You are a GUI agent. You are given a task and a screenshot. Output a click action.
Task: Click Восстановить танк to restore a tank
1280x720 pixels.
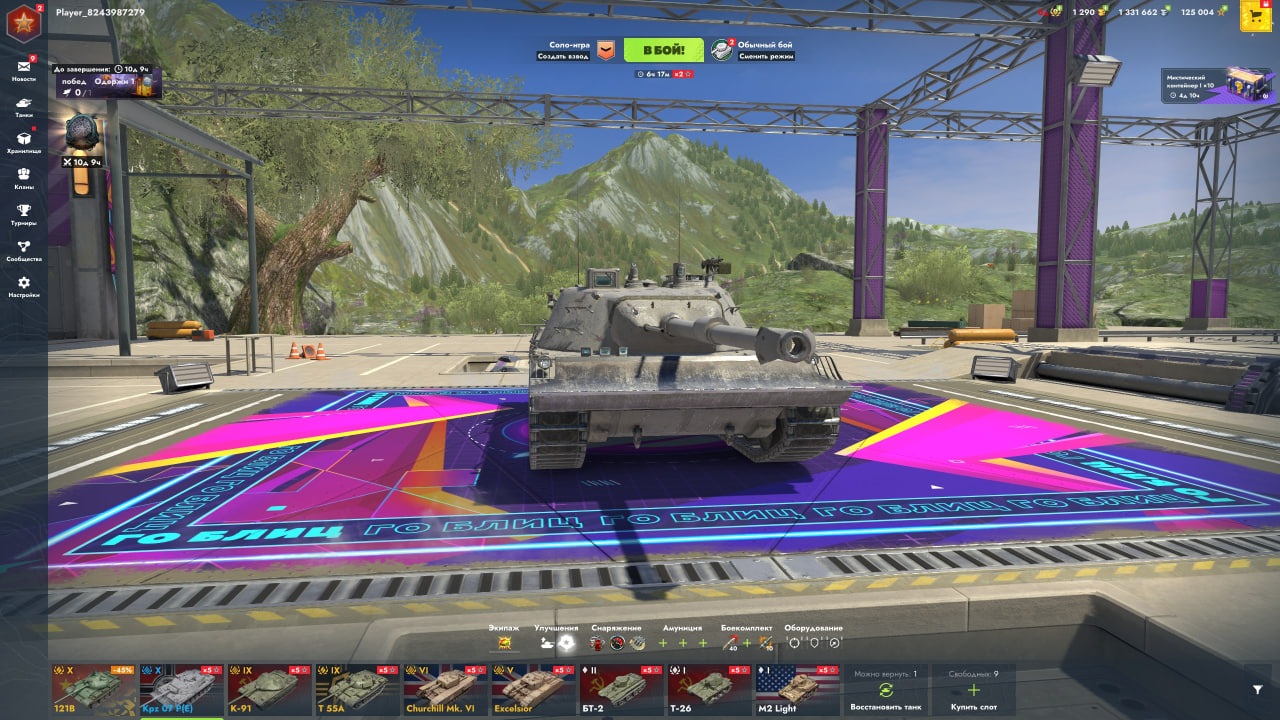[x=885, y=691]
